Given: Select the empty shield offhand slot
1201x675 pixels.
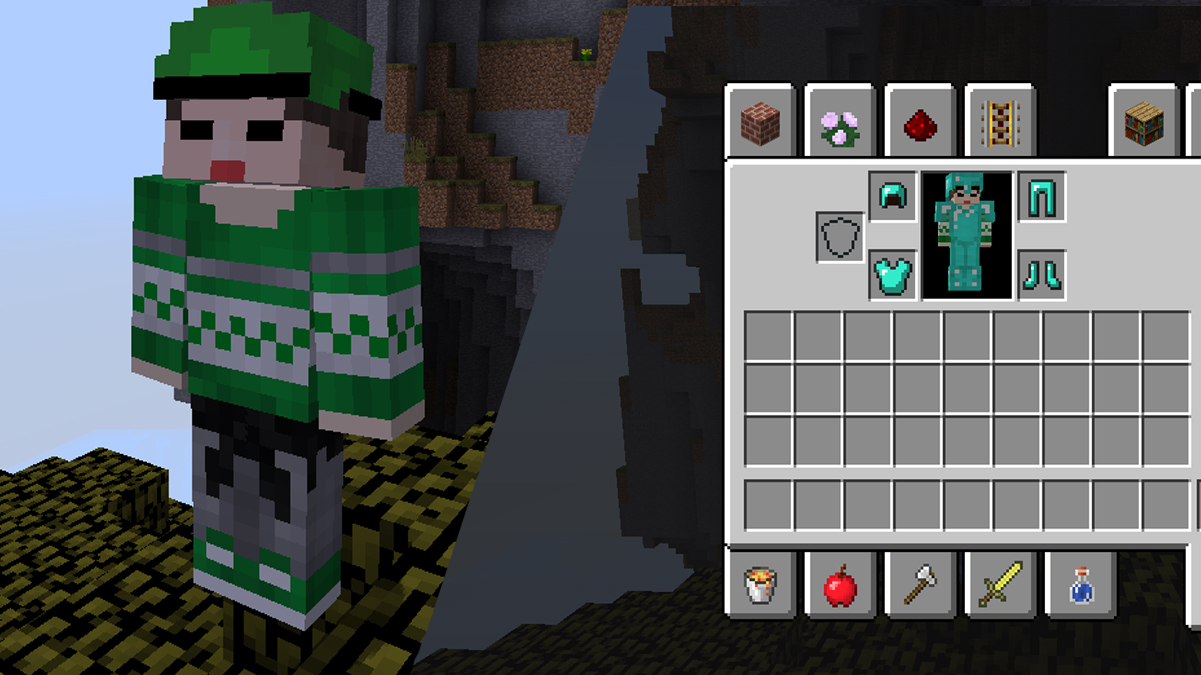Looking at the screenshot, I should click(x=840, y=237).
